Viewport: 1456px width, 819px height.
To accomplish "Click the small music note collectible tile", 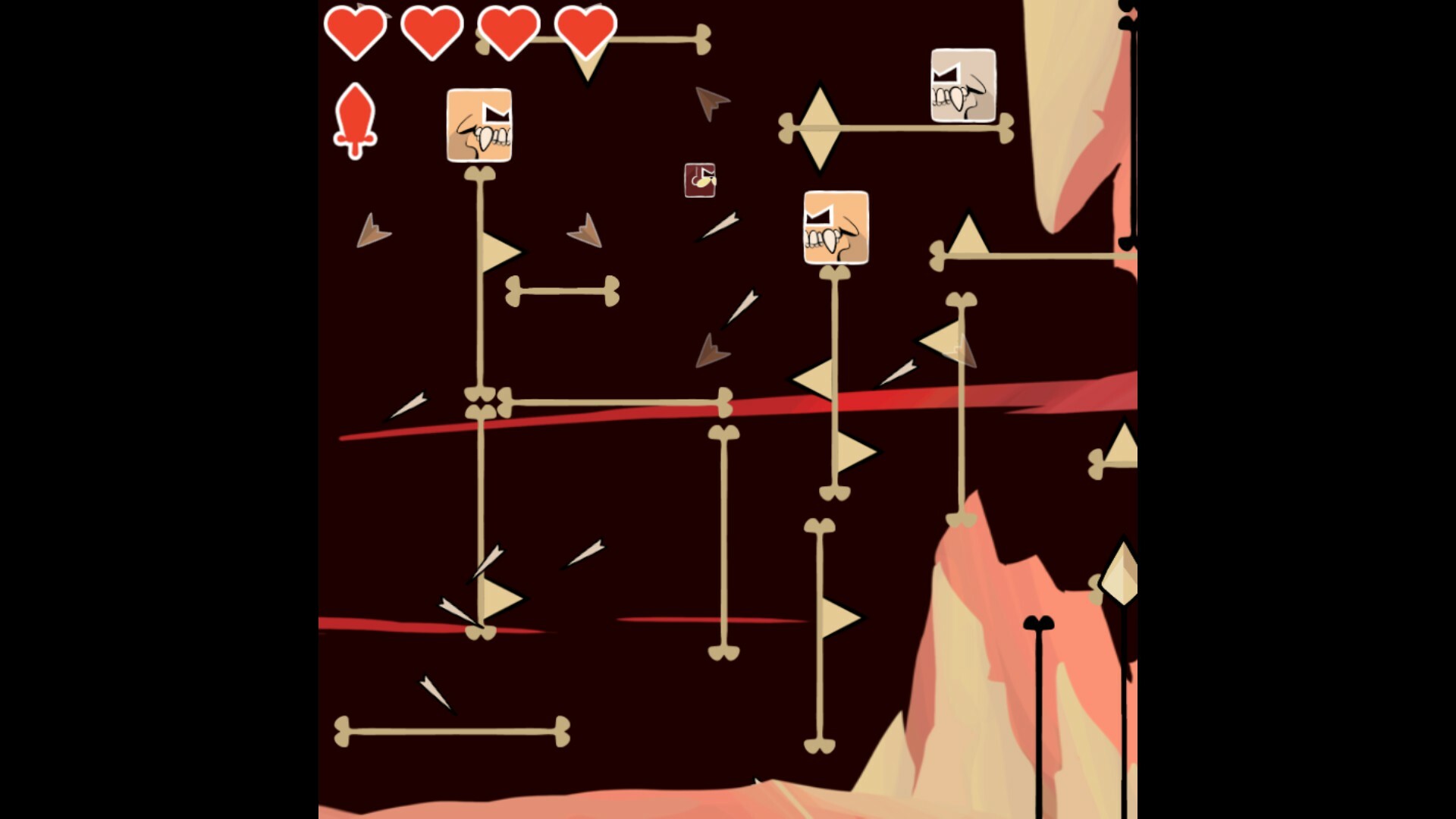I will click(x=700, y=179).
